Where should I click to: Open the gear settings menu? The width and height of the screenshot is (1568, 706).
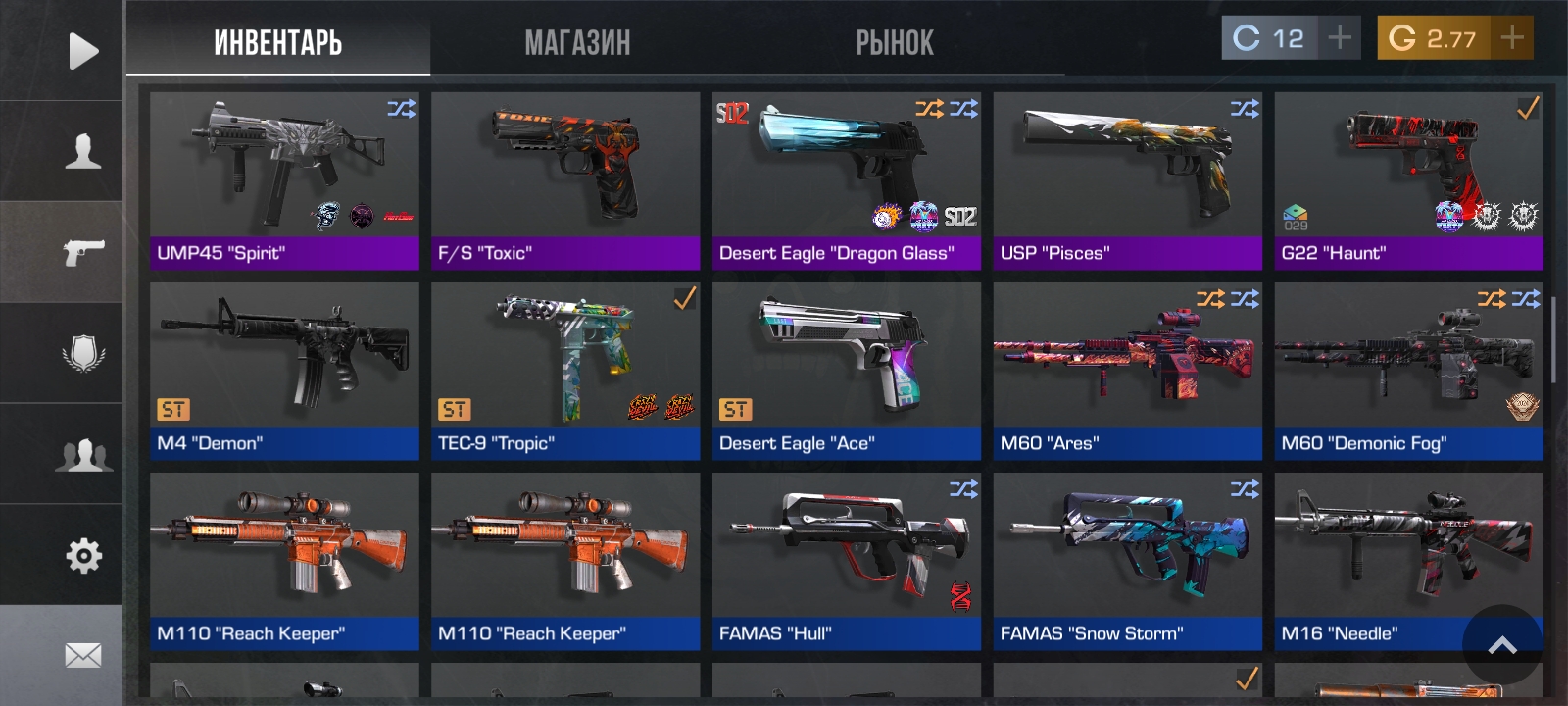(82, 556)
